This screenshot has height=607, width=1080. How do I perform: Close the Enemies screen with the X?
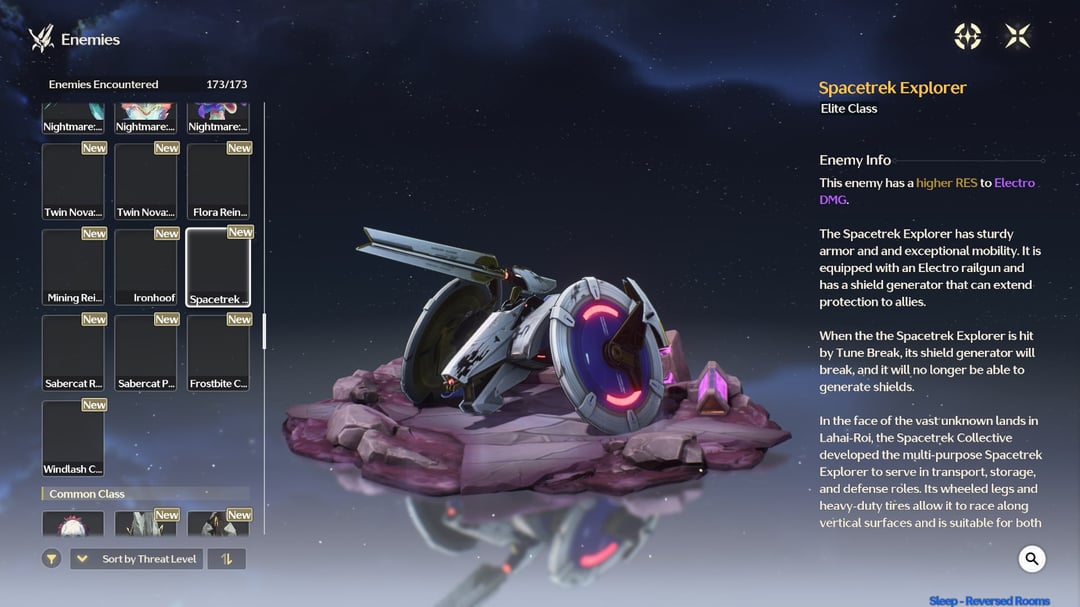(1017, 37)
